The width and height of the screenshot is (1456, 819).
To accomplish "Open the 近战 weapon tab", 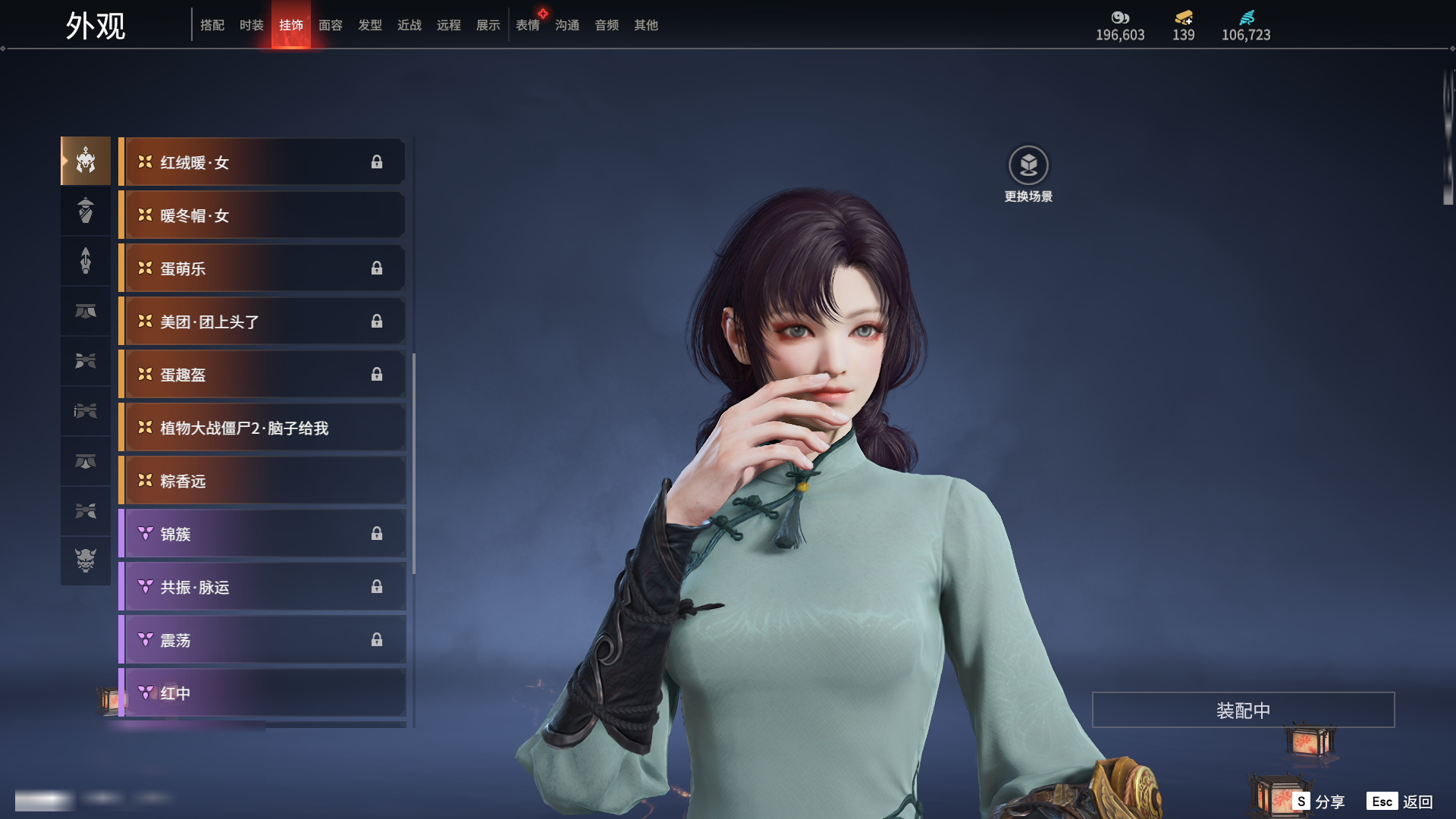I will click(x=409, y=25).
